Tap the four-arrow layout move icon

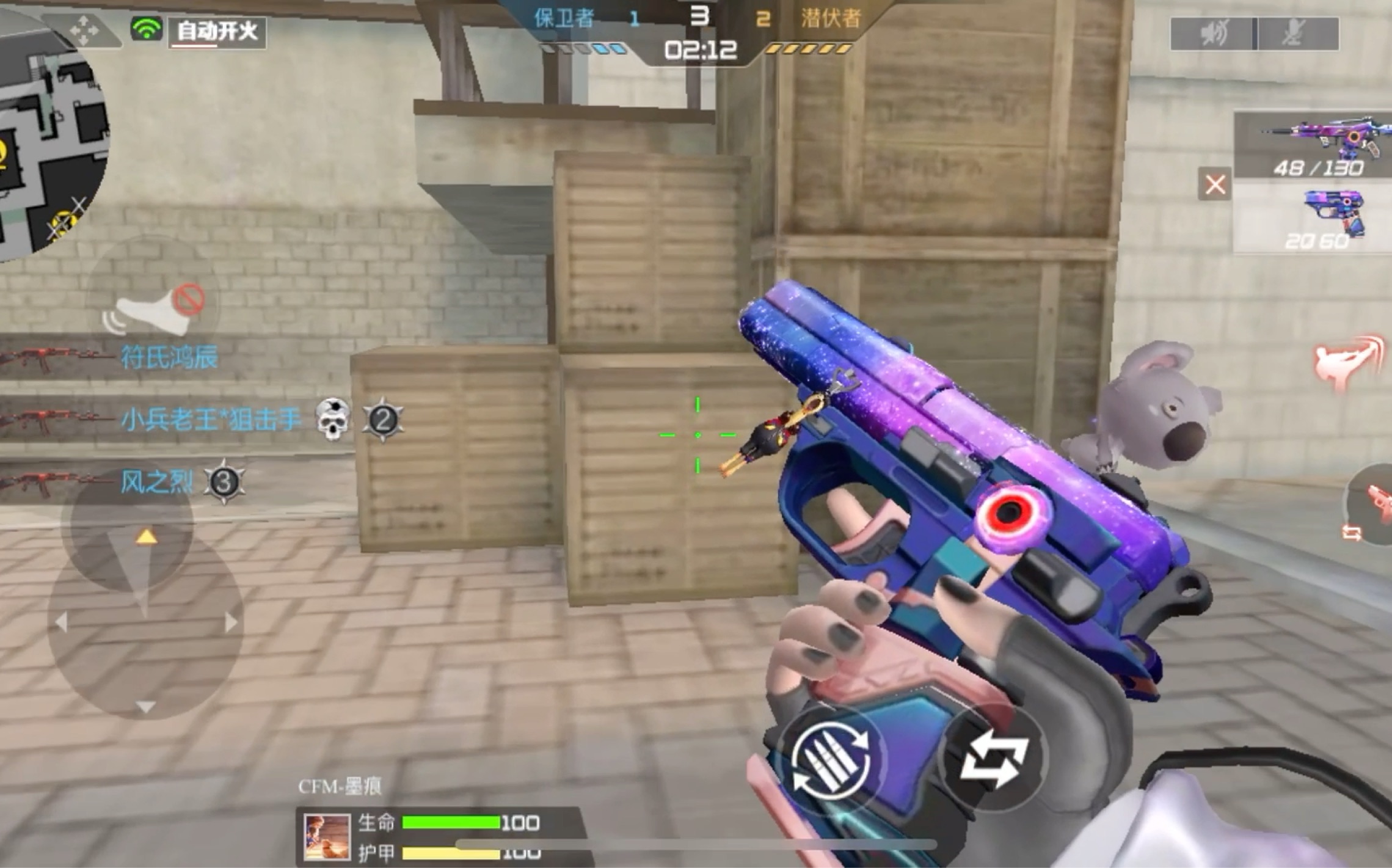pos(85,29)
